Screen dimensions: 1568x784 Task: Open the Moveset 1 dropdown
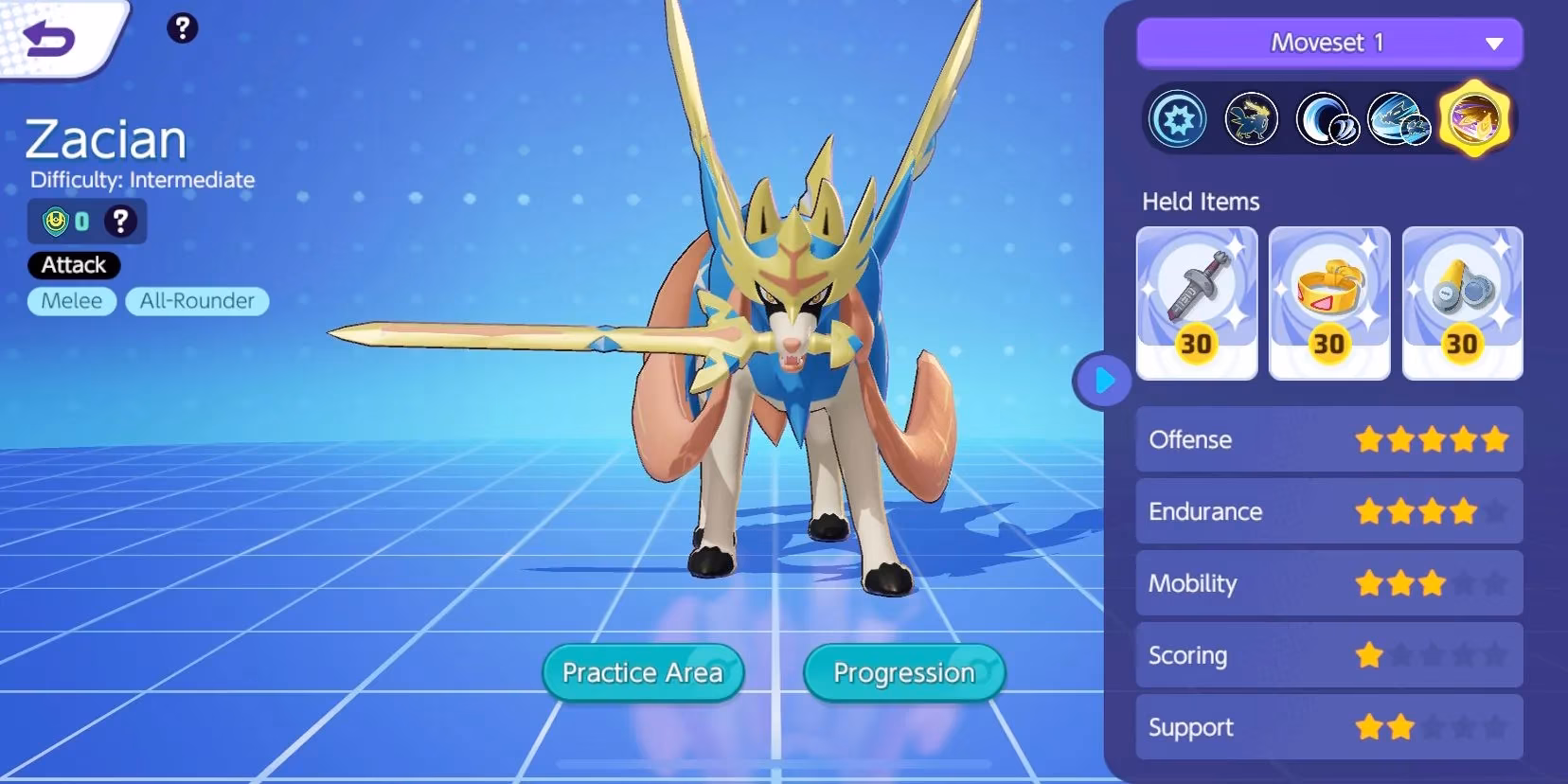point(1328,42)
